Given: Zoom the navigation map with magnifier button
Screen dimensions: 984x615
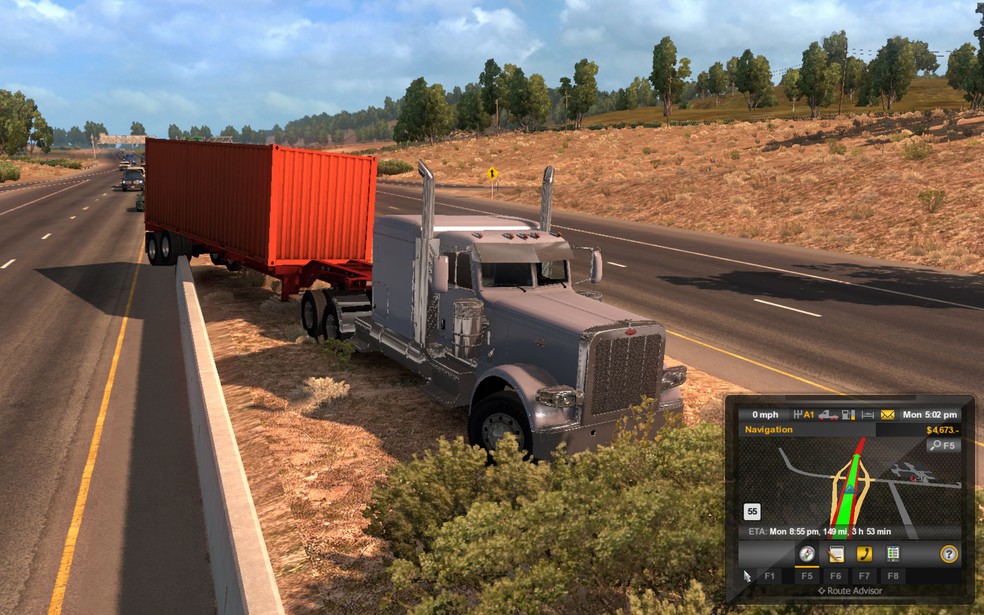Looking at the screenshot, I should 943,445.
